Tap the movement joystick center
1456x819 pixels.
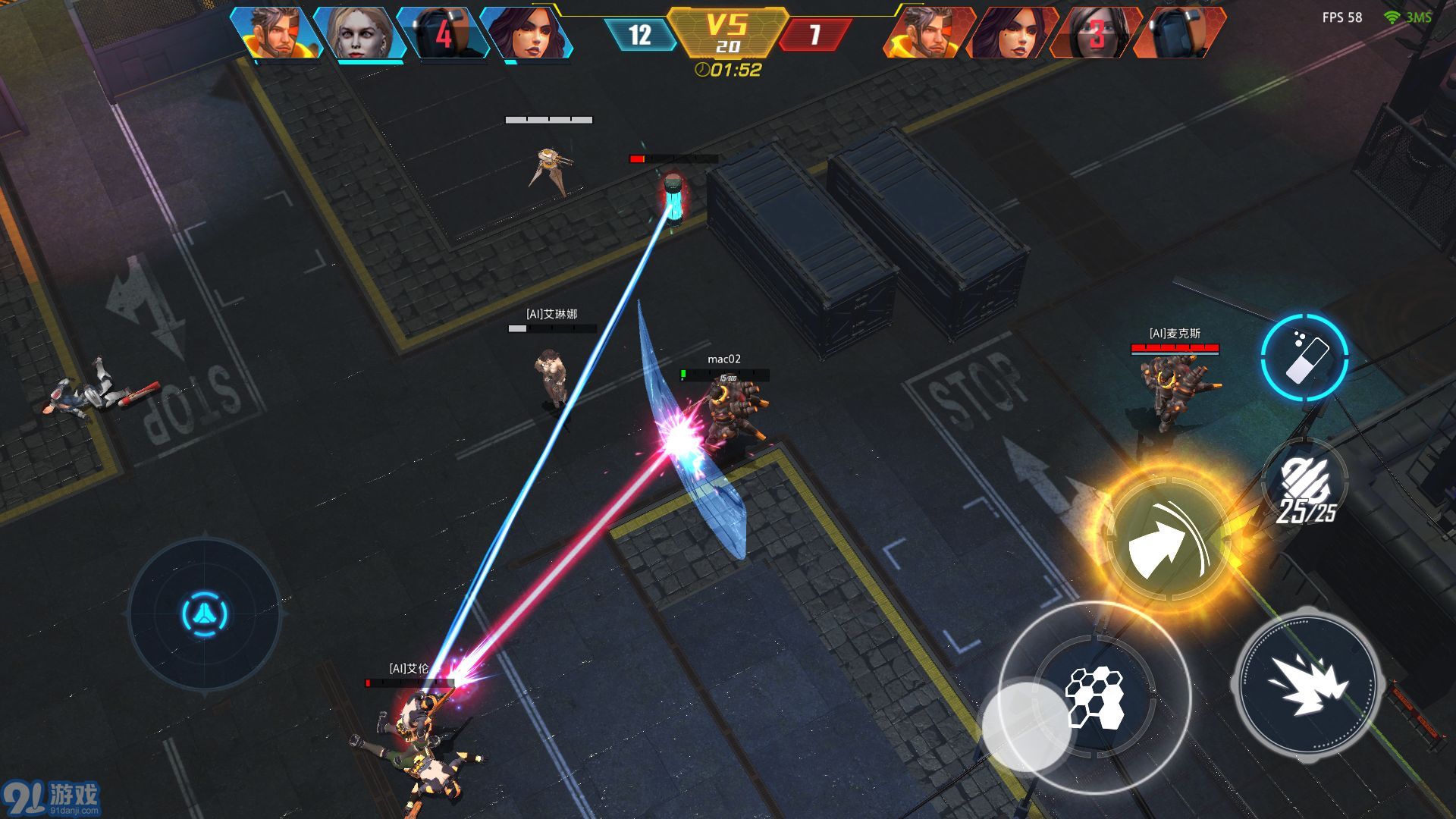(205, 613)
